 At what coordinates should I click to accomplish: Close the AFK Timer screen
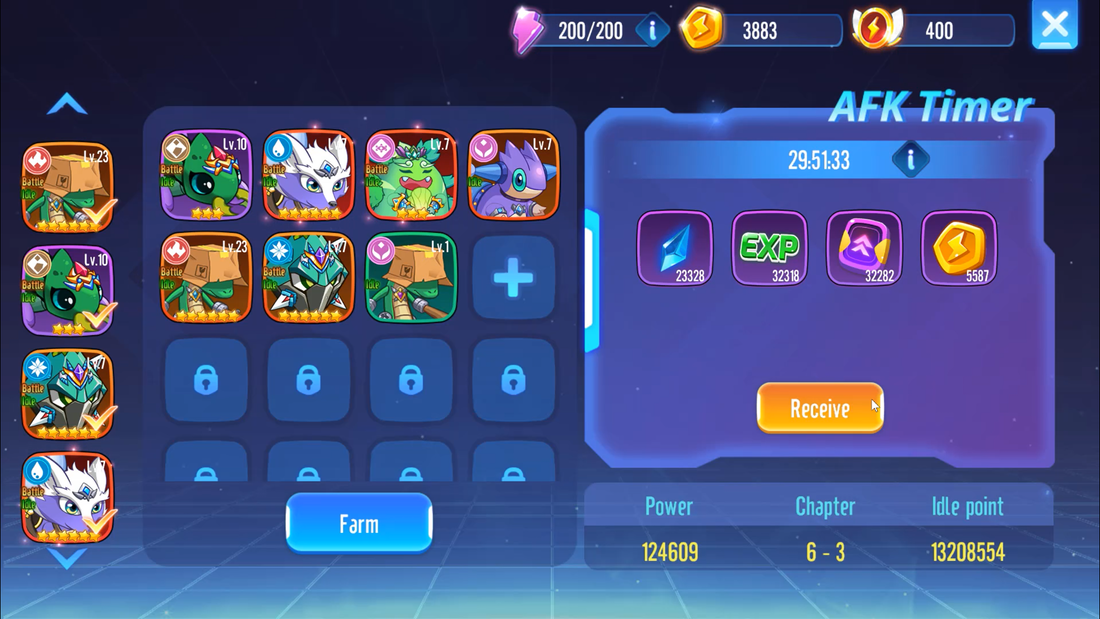point(1054,25)
